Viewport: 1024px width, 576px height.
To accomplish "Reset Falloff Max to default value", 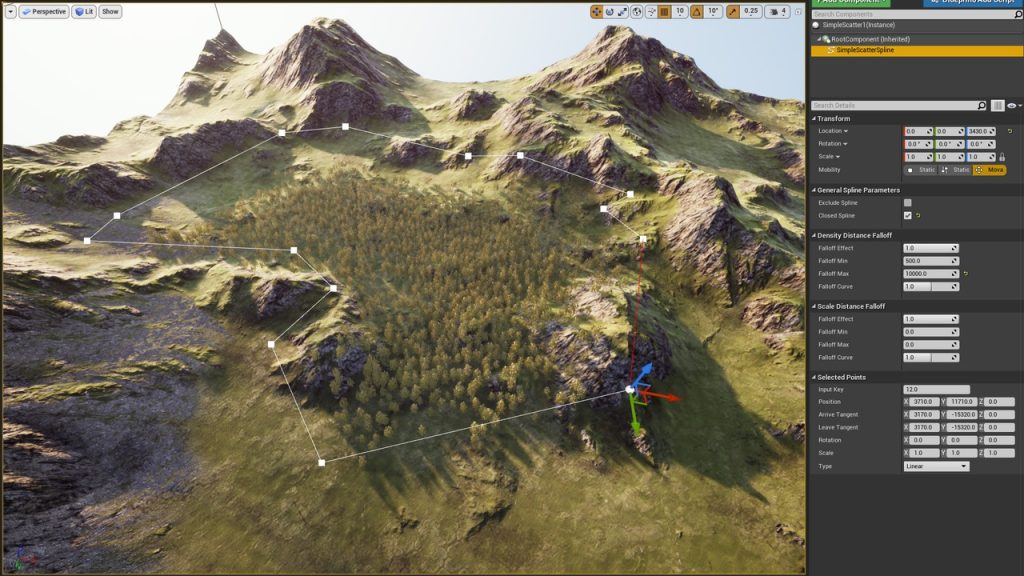I will pos(966,274).
